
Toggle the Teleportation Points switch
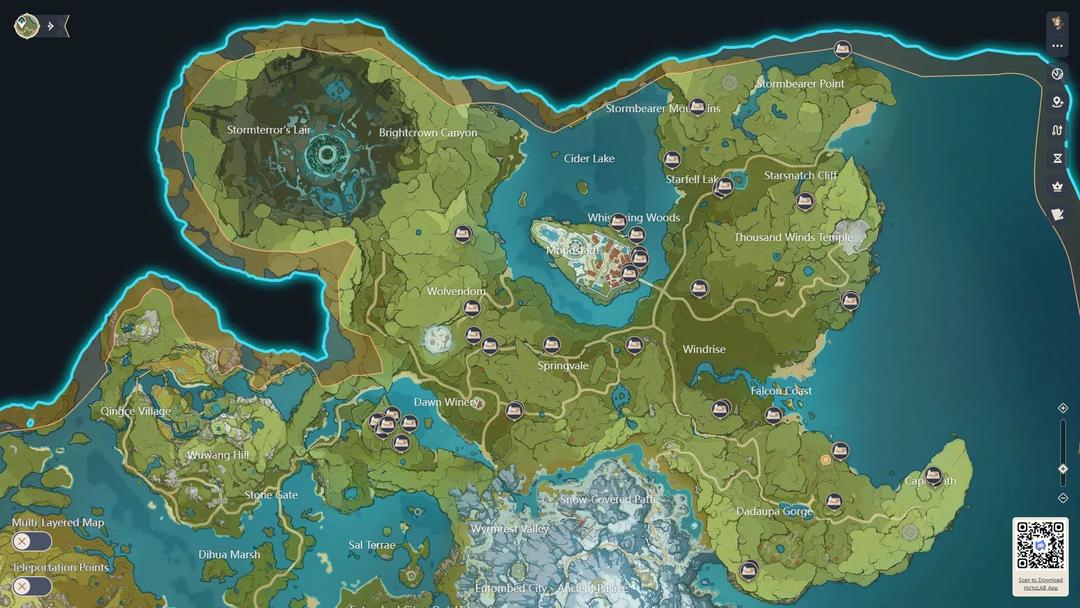(31, 586)
